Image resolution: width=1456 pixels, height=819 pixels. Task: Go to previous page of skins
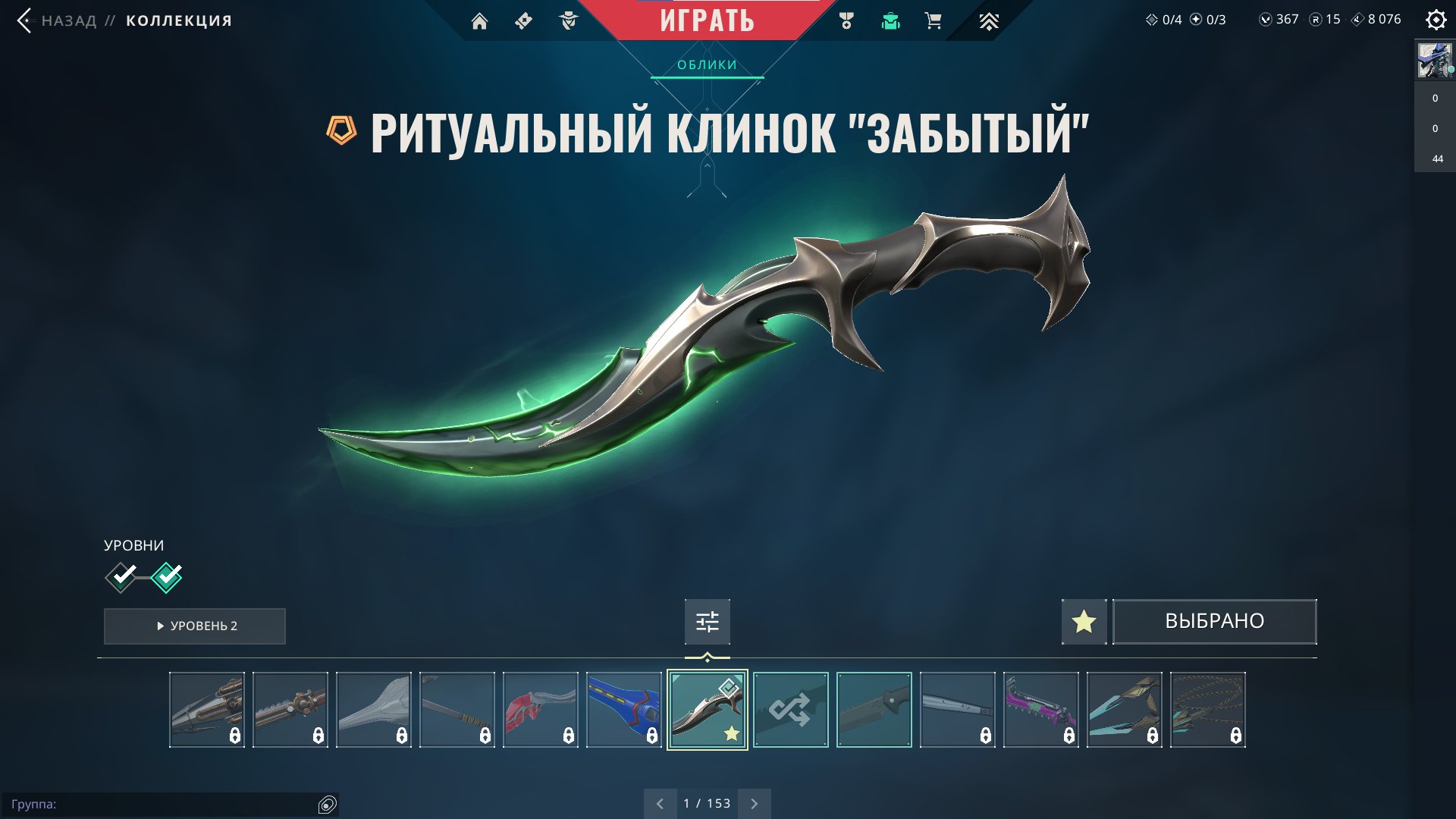coord(659,802)
